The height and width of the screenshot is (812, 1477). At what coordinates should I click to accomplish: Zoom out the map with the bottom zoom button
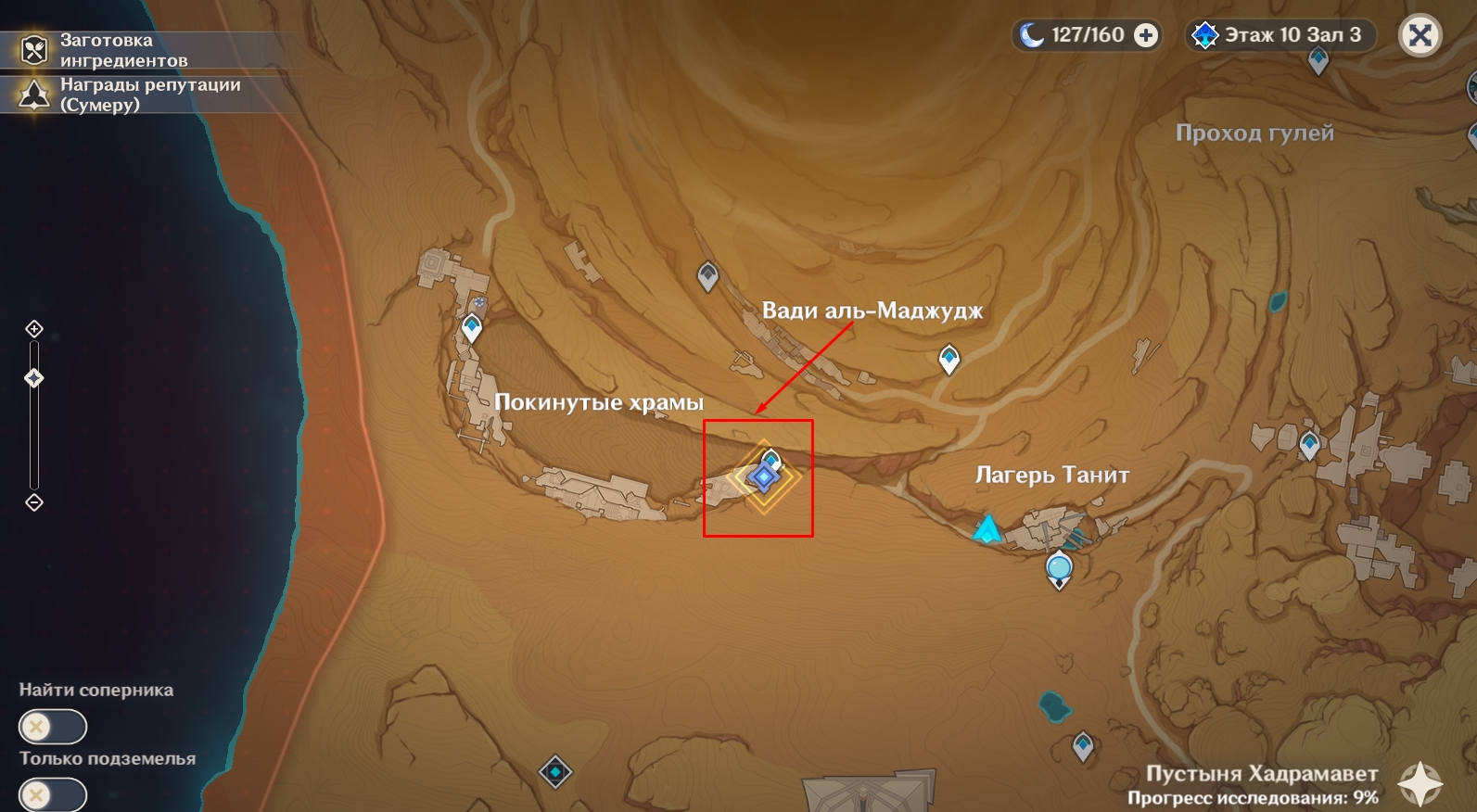pos(34,502)
